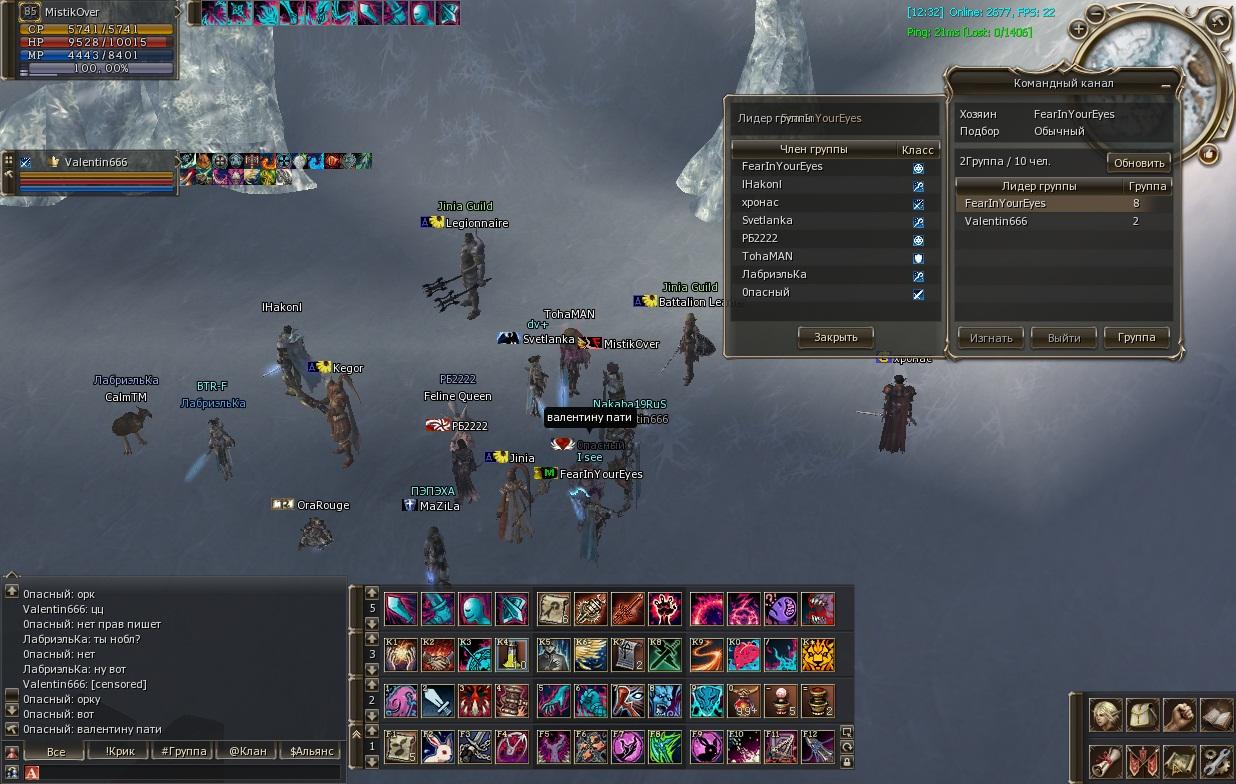Switch to the @Клан chat tab

click(x=247, y=751)
